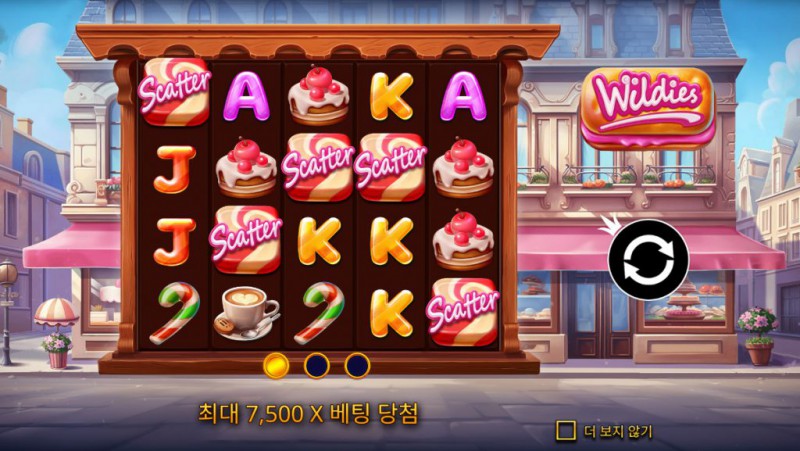800x451 pixels.
Task: Click the circular arrows continue button
Action: coord(648,260)
